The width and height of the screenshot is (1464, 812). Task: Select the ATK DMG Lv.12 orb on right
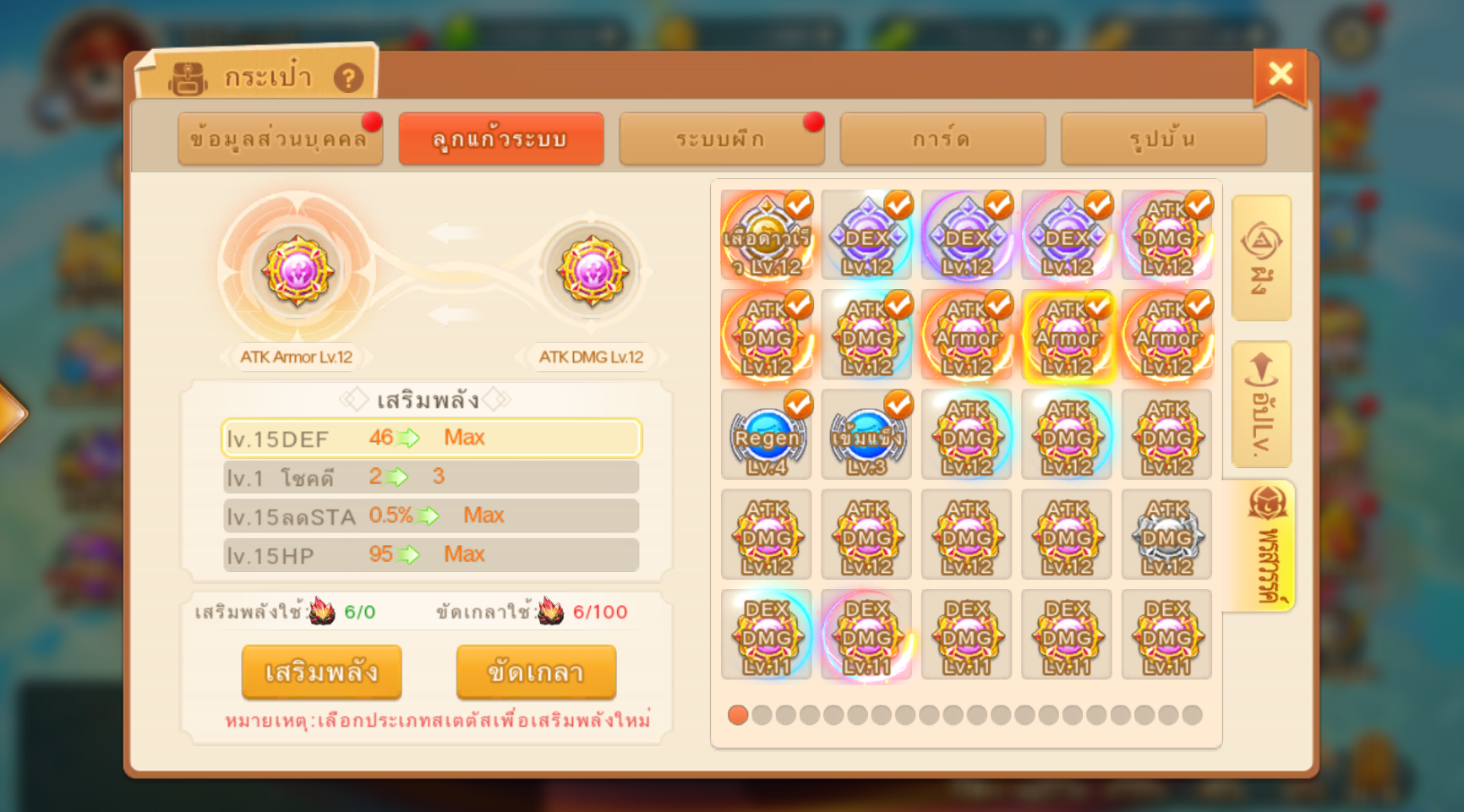(x=592, y=271)
